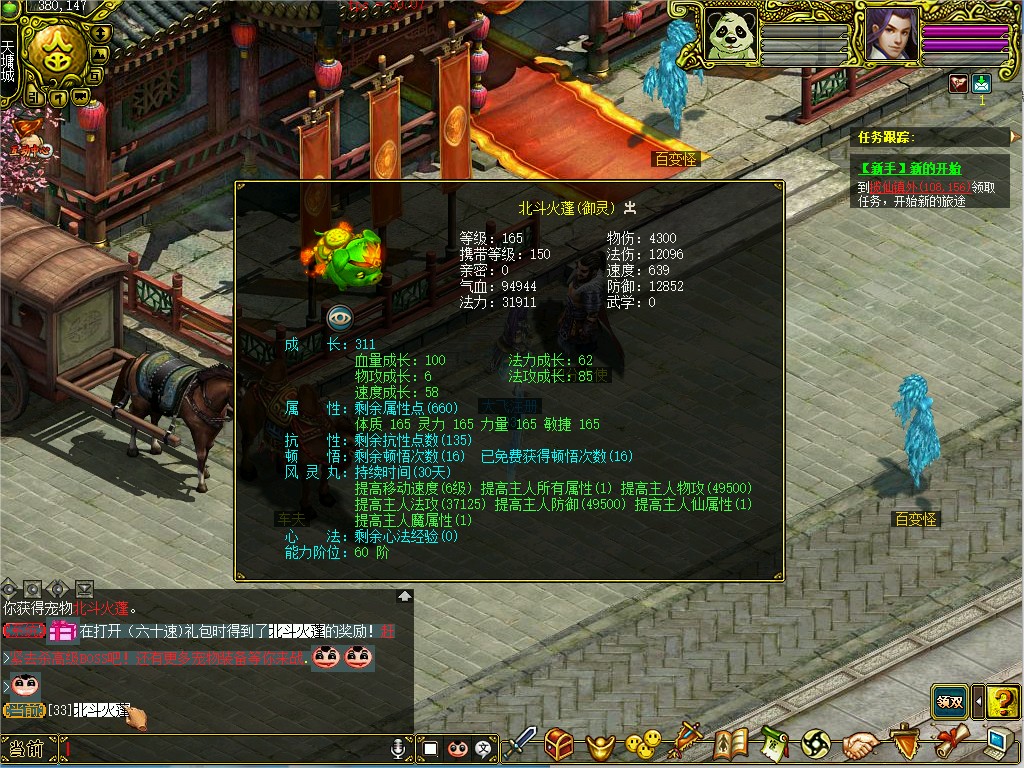Click the gold ingot icon
Viewport: 1024px width, 768px height.
click(x=601, y=745)
